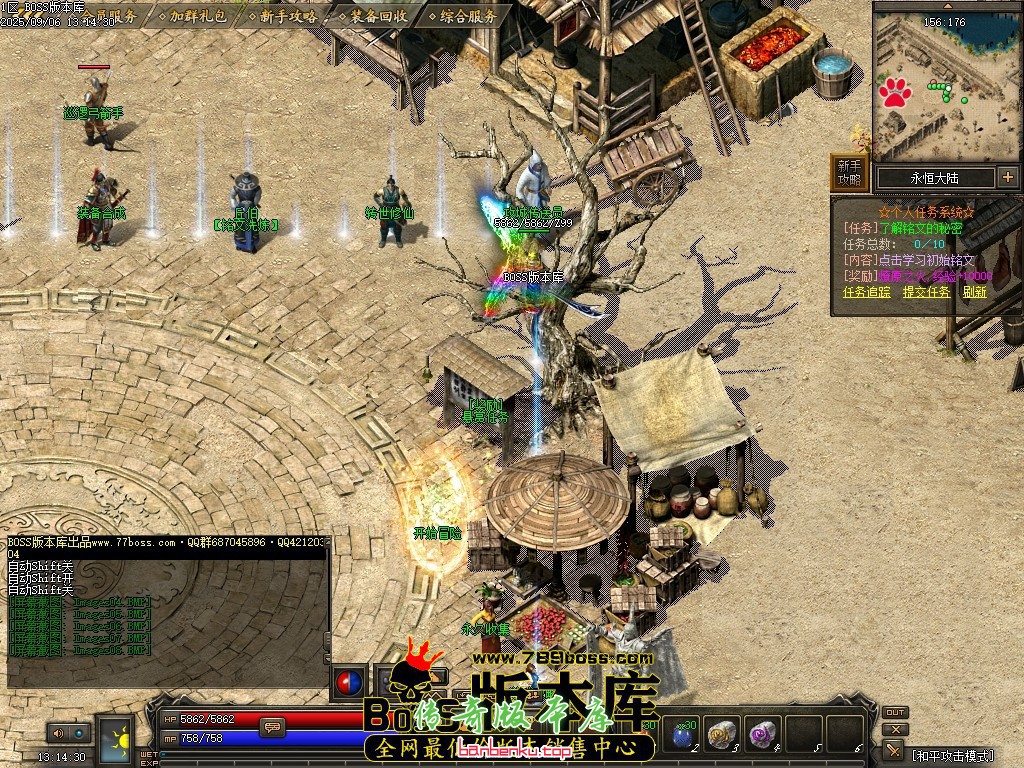
Task: Select the red paw marker on the minimap
Action: (x=895, y=93)
